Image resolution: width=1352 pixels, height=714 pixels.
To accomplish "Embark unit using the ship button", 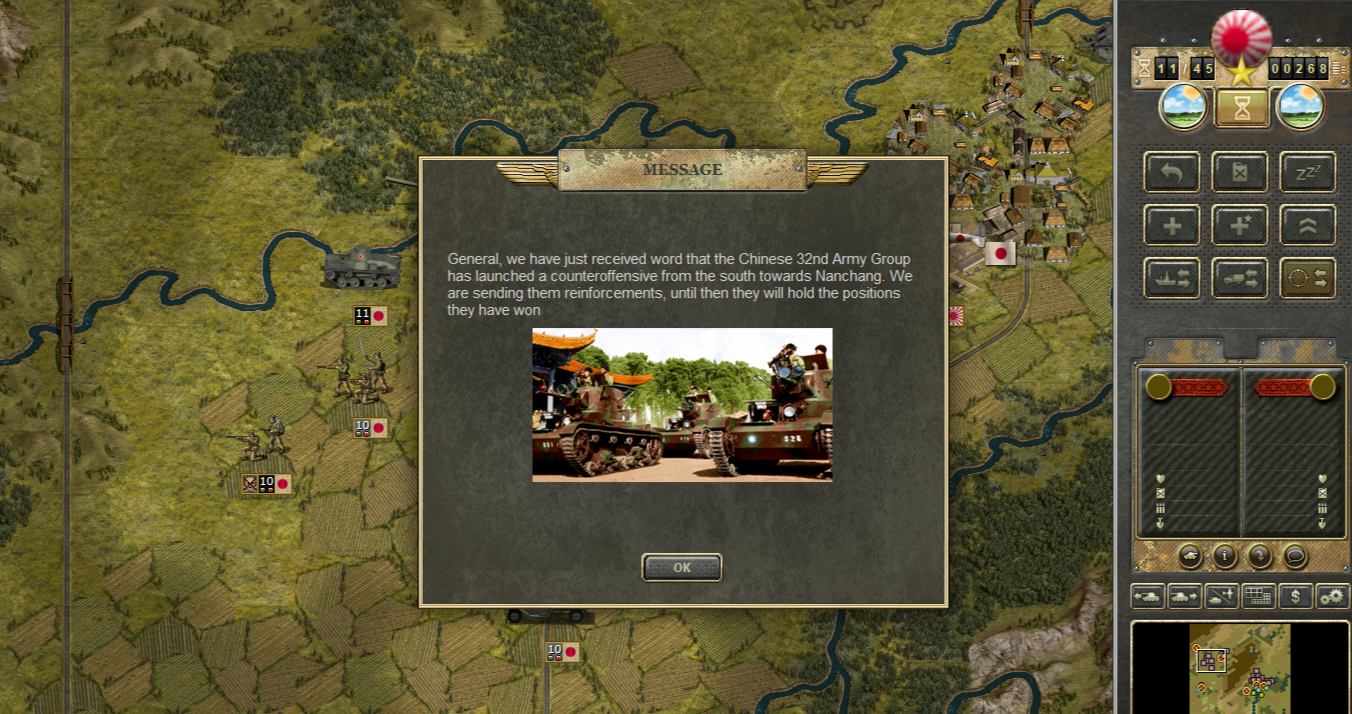I will (1171, 278).
